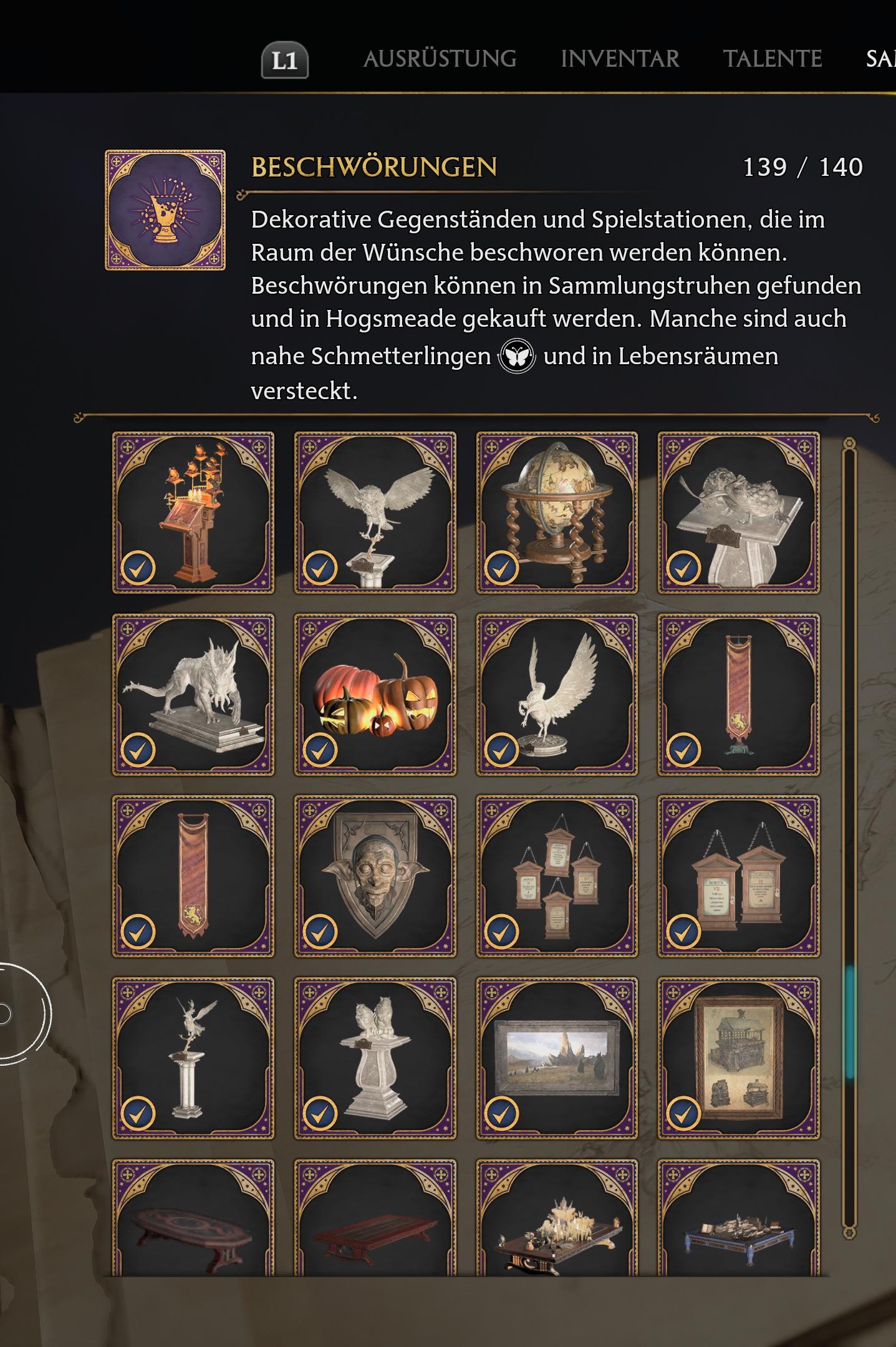Pick the house-elf head wall plaque

(x=375, y=876)
